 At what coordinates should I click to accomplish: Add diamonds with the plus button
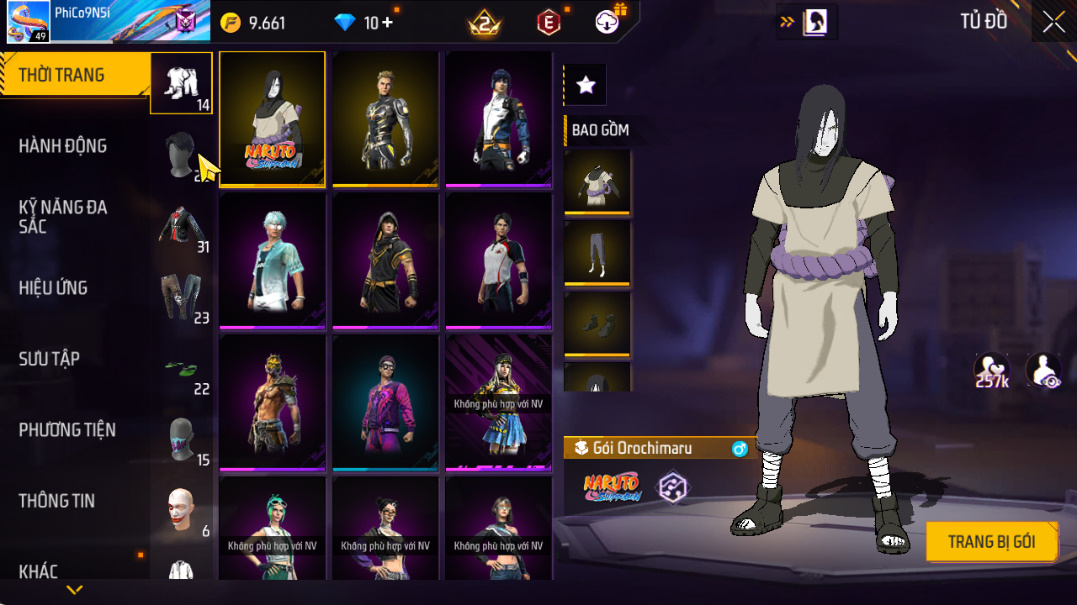pos(387,23)
